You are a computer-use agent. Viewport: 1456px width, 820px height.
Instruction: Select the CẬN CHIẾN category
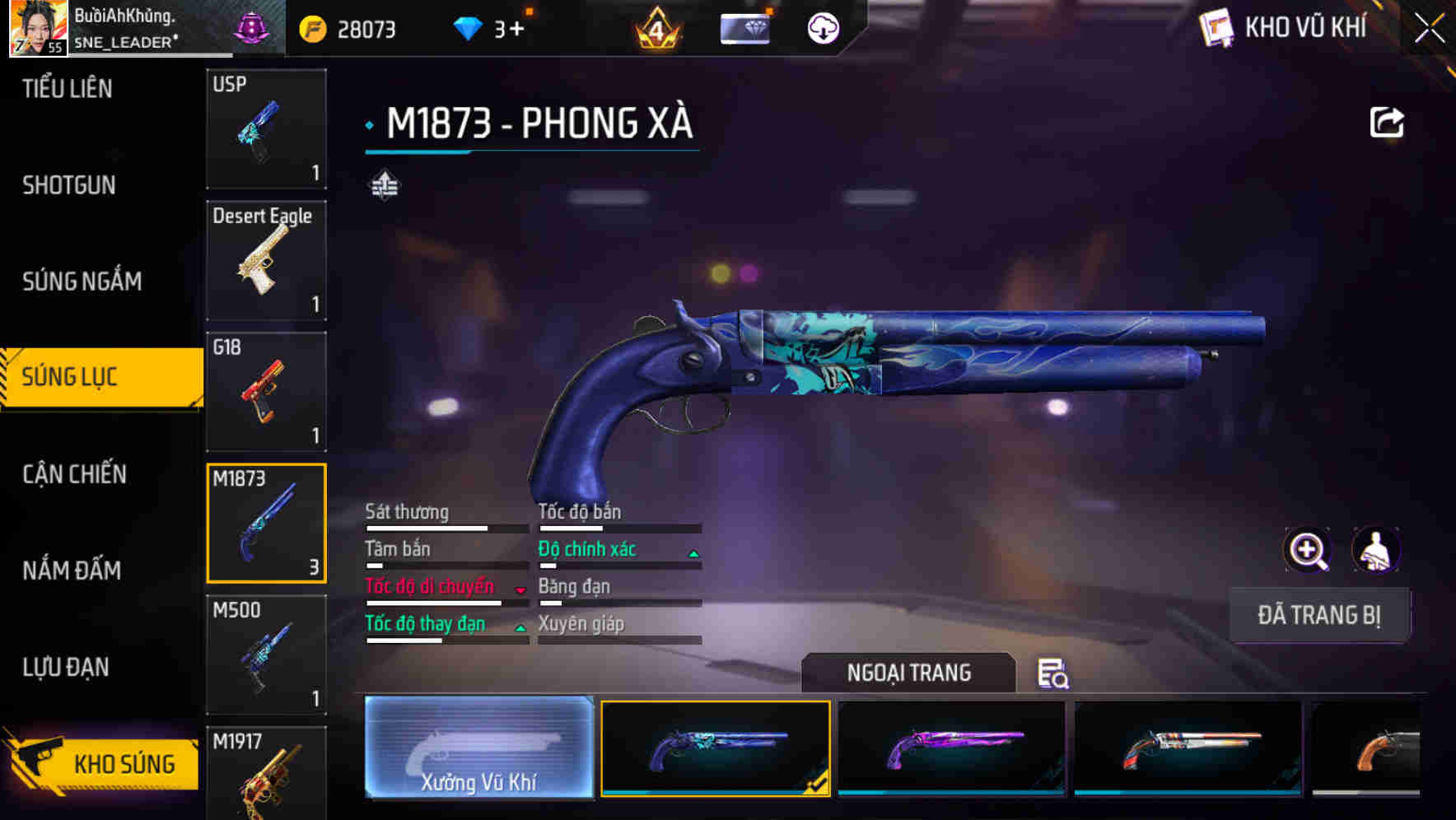tap(72, 474)
